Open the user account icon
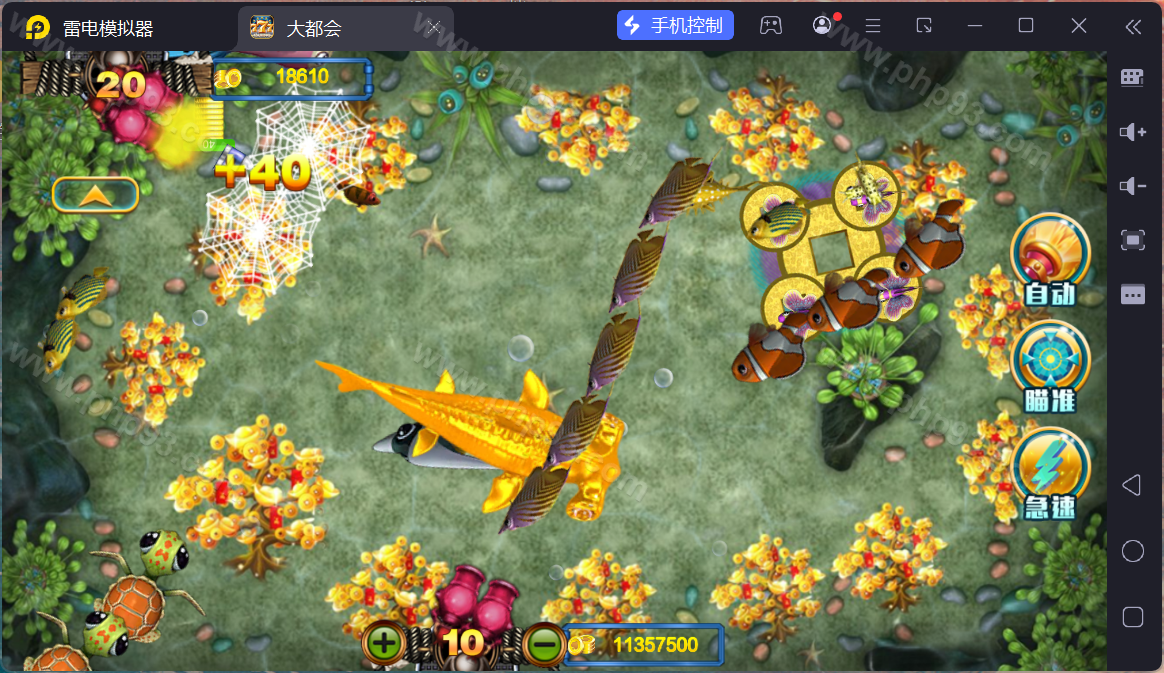 click(x=822, y=26)
